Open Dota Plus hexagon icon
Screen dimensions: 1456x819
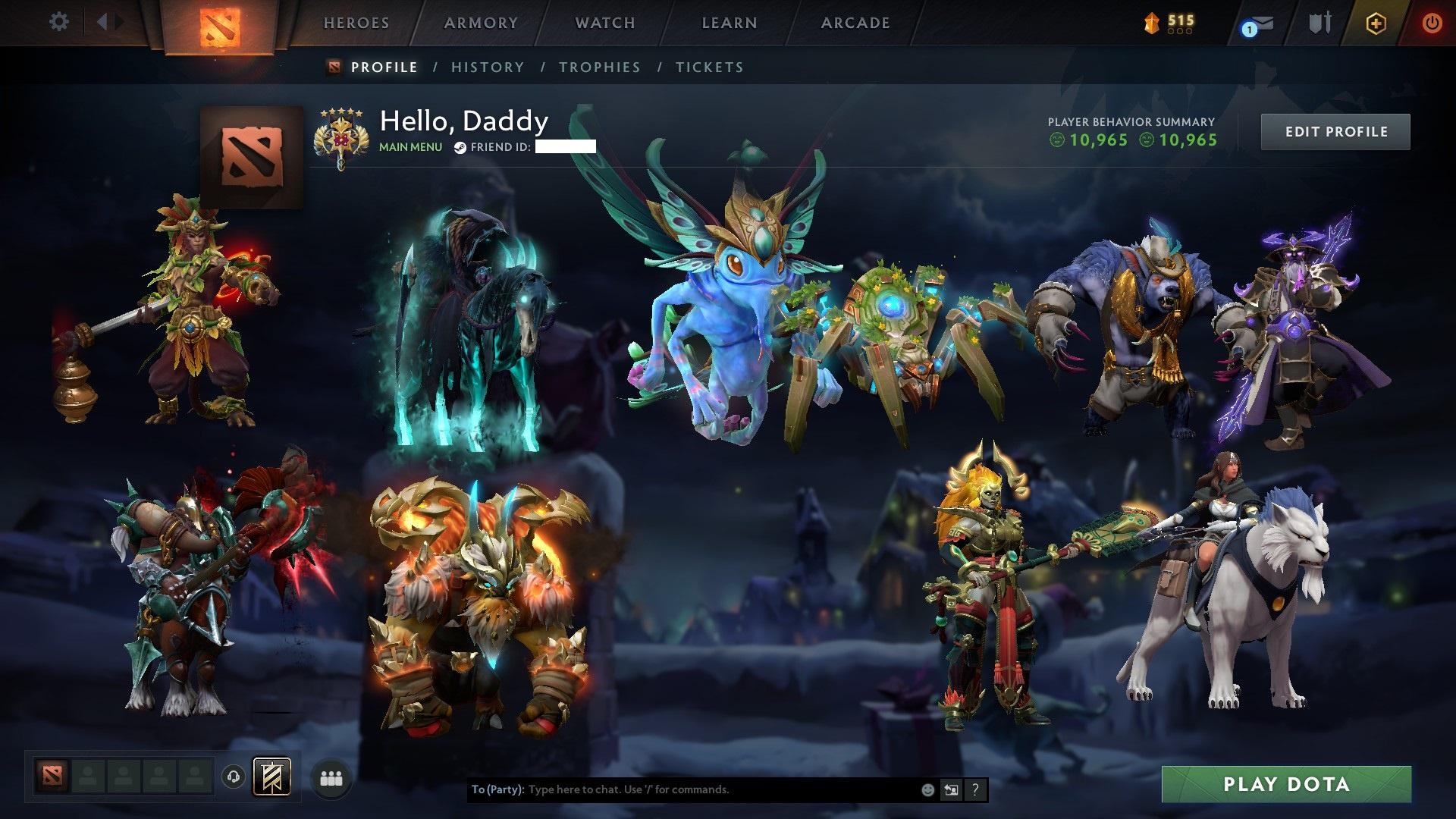pos(1377,24)
